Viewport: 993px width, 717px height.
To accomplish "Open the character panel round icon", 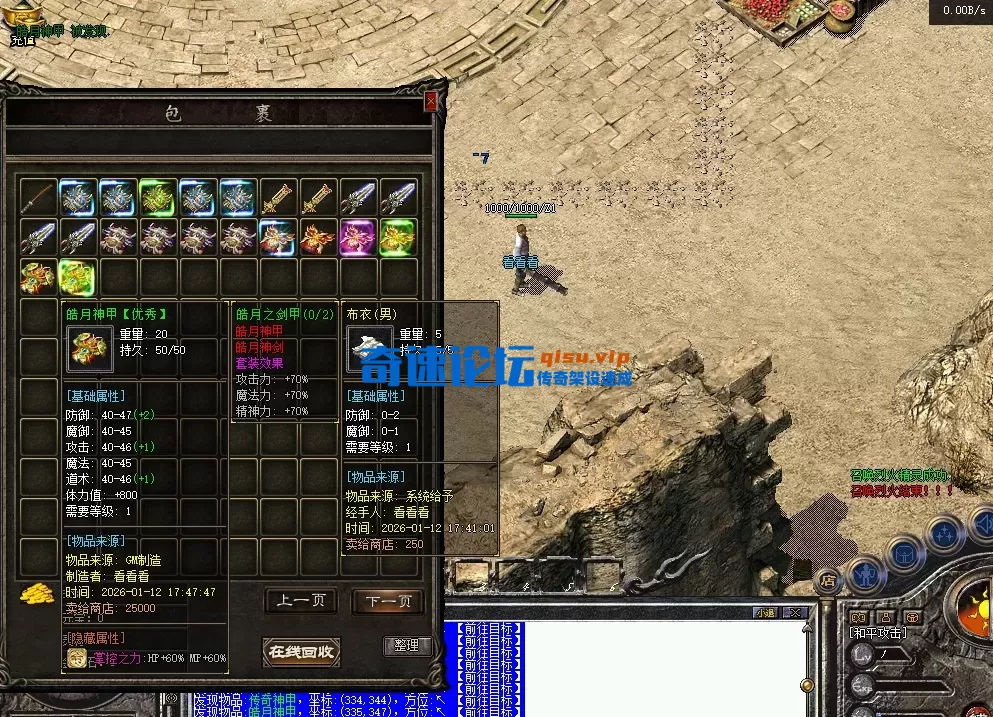I will tap(866, 574).
